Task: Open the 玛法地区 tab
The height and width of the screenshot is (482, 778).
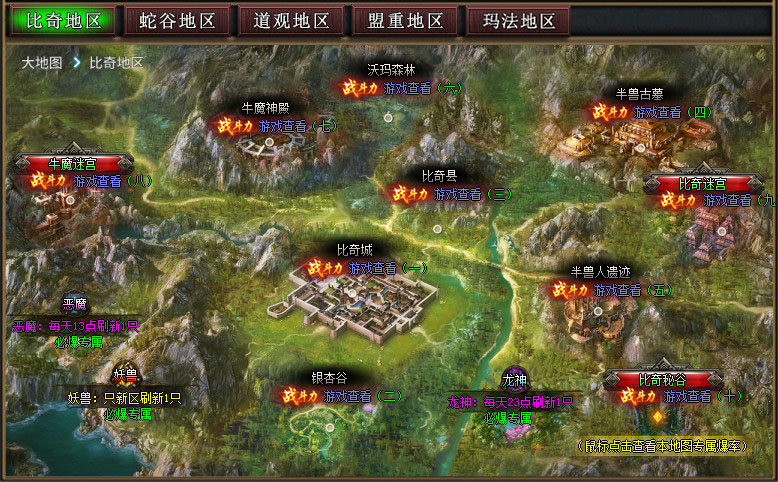Action: pos(519,21)
